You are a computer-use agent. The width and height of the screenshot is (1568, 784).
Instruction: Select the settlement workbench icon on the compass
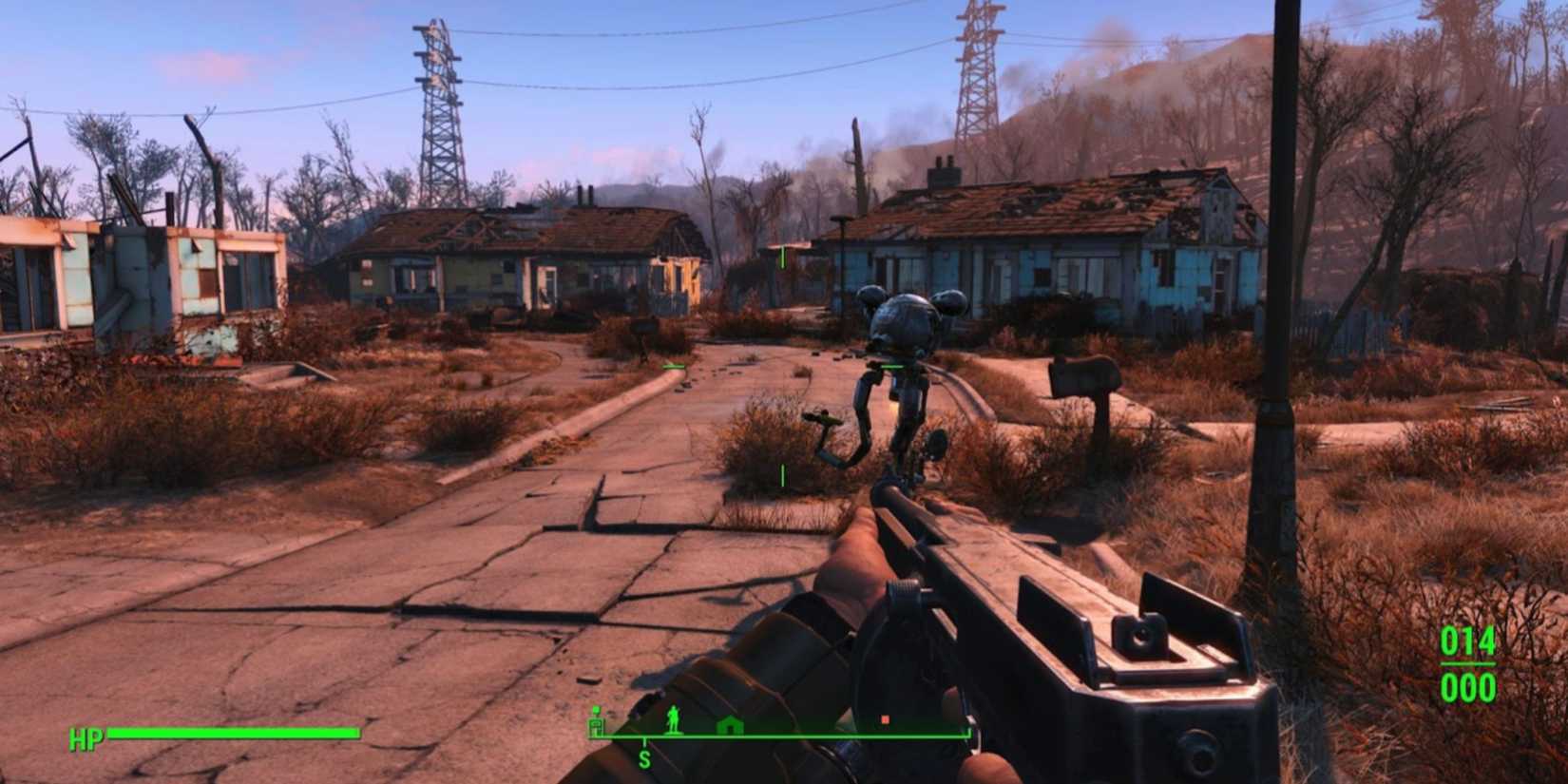[x=596, y=725]
